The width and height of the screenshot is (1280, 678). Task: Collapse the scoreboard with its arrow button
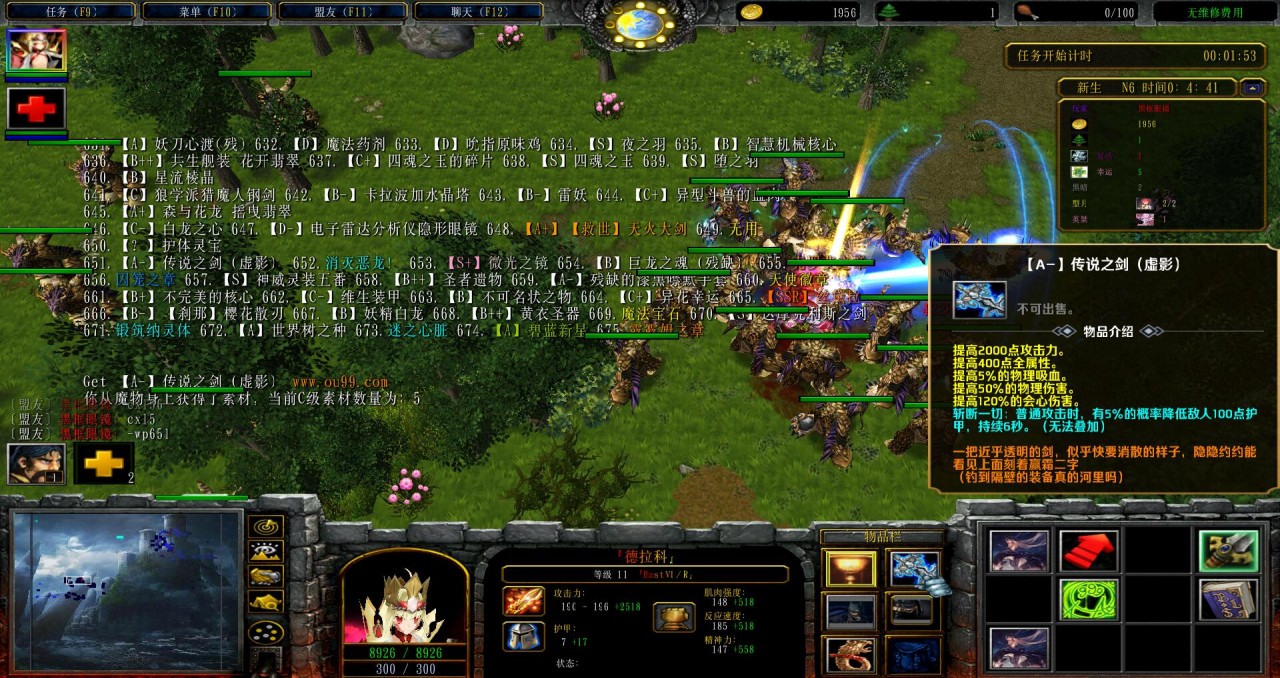pyautogui.click(x=1253, y=88)
